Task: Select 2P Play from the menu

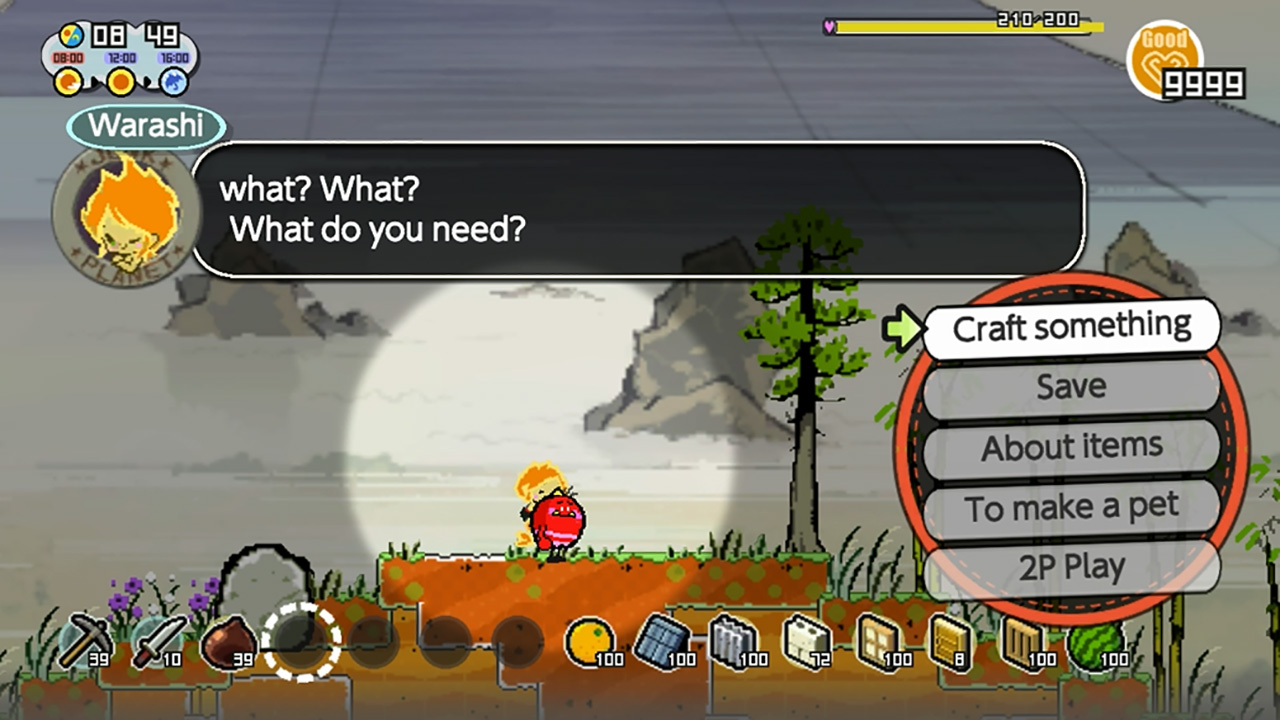Action: 1072,566
